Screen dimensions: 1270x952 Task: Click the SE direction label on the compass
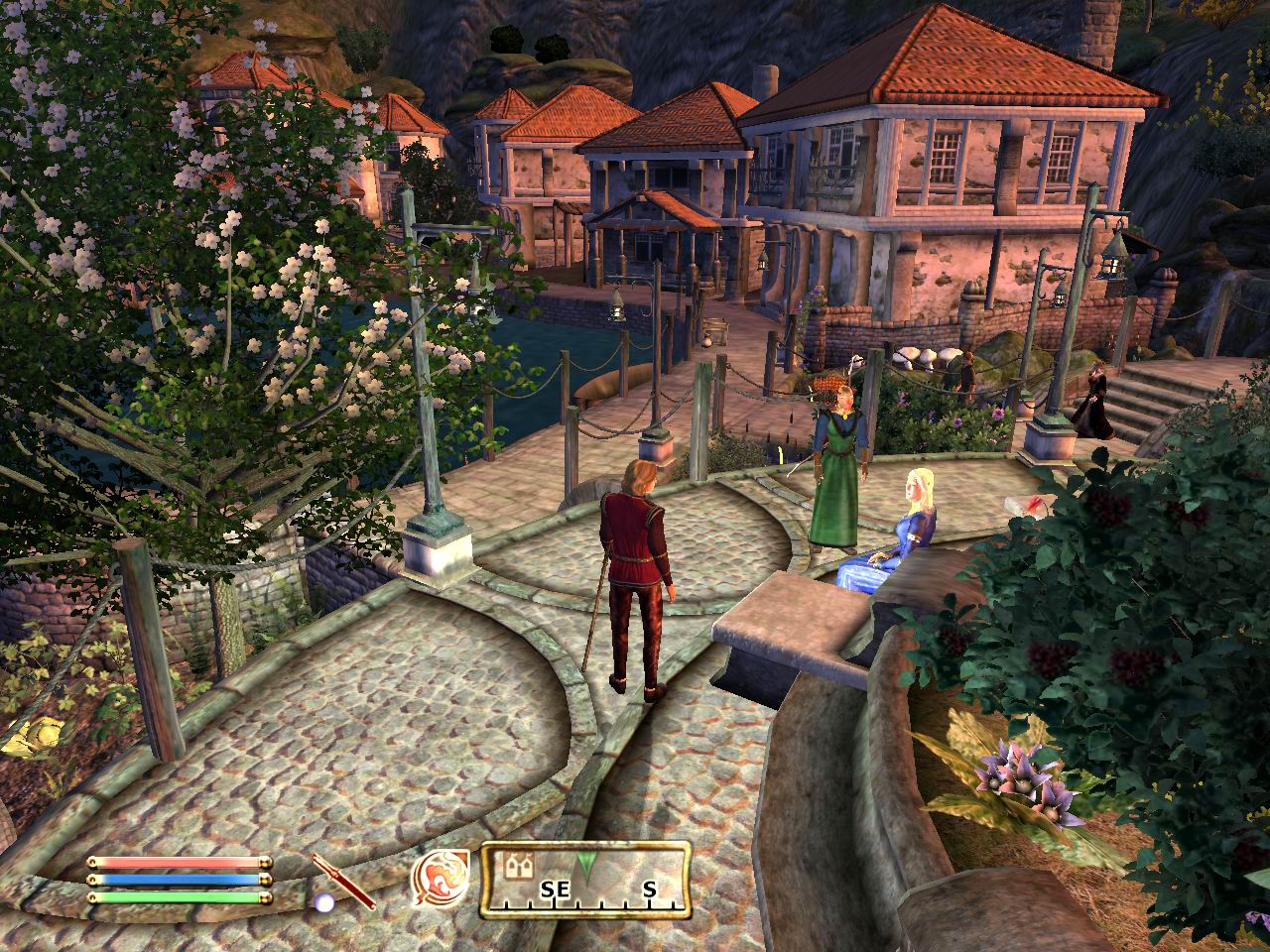coord(554,892)
